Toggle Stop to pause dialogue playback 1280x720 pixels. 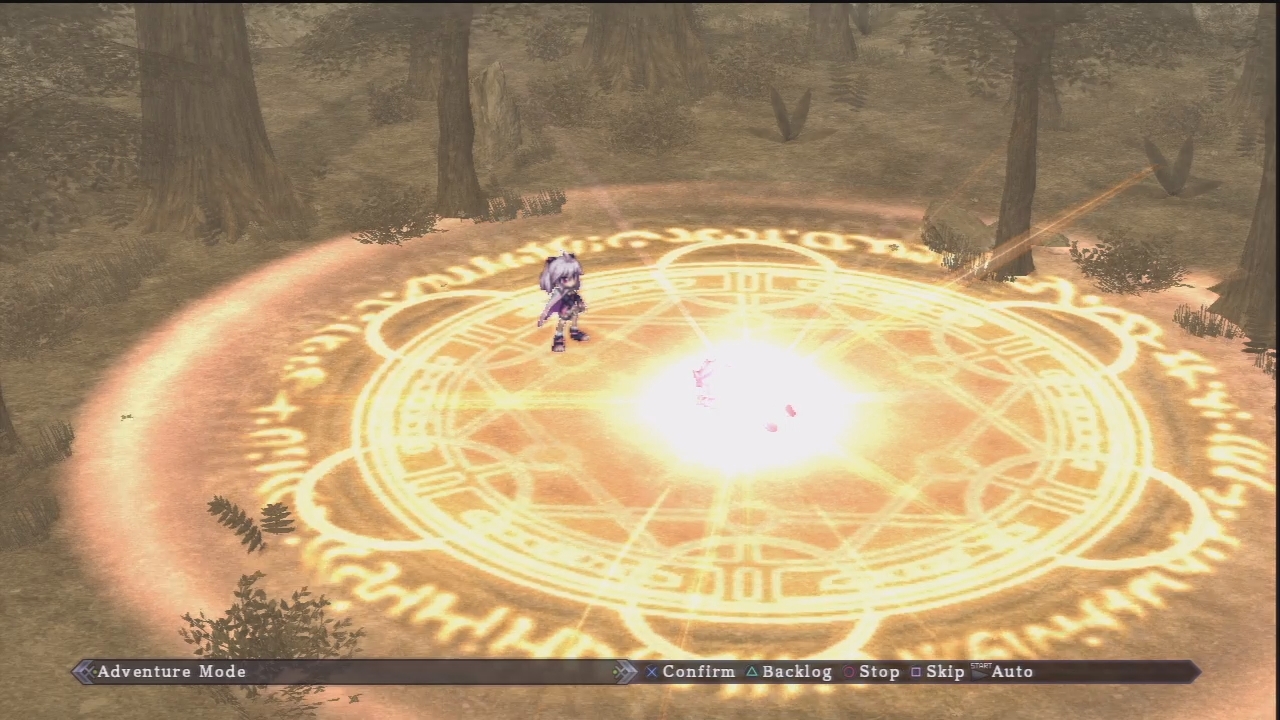pos(878,671)
